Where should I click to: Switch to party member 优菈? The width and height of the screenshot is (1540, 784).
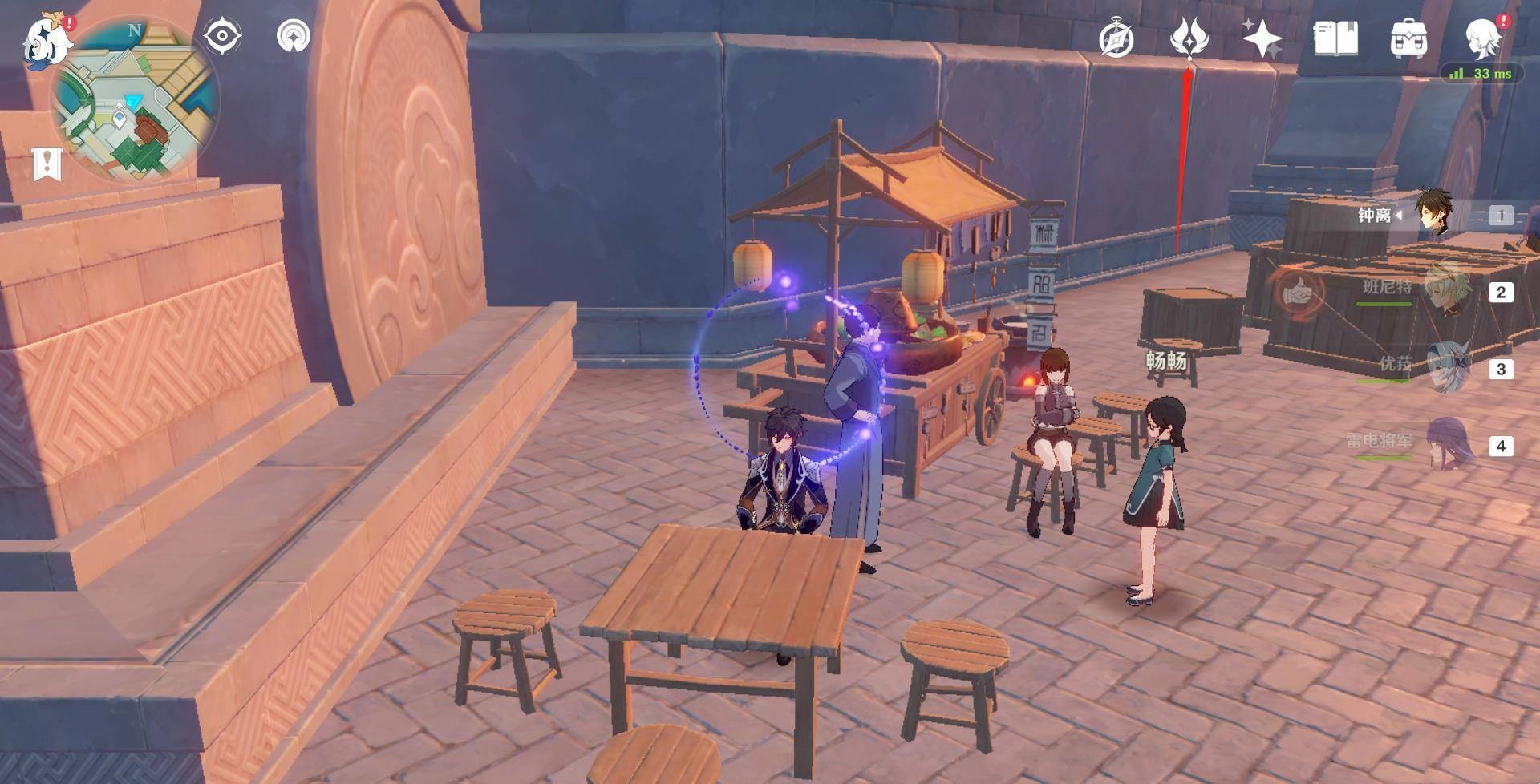1444,367
